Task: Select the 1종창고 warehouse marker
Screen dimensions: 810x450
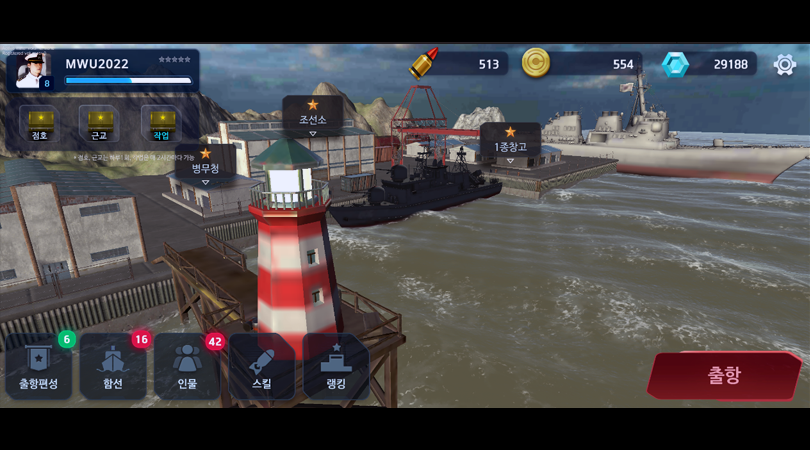Action: click(x=510, y=142)
